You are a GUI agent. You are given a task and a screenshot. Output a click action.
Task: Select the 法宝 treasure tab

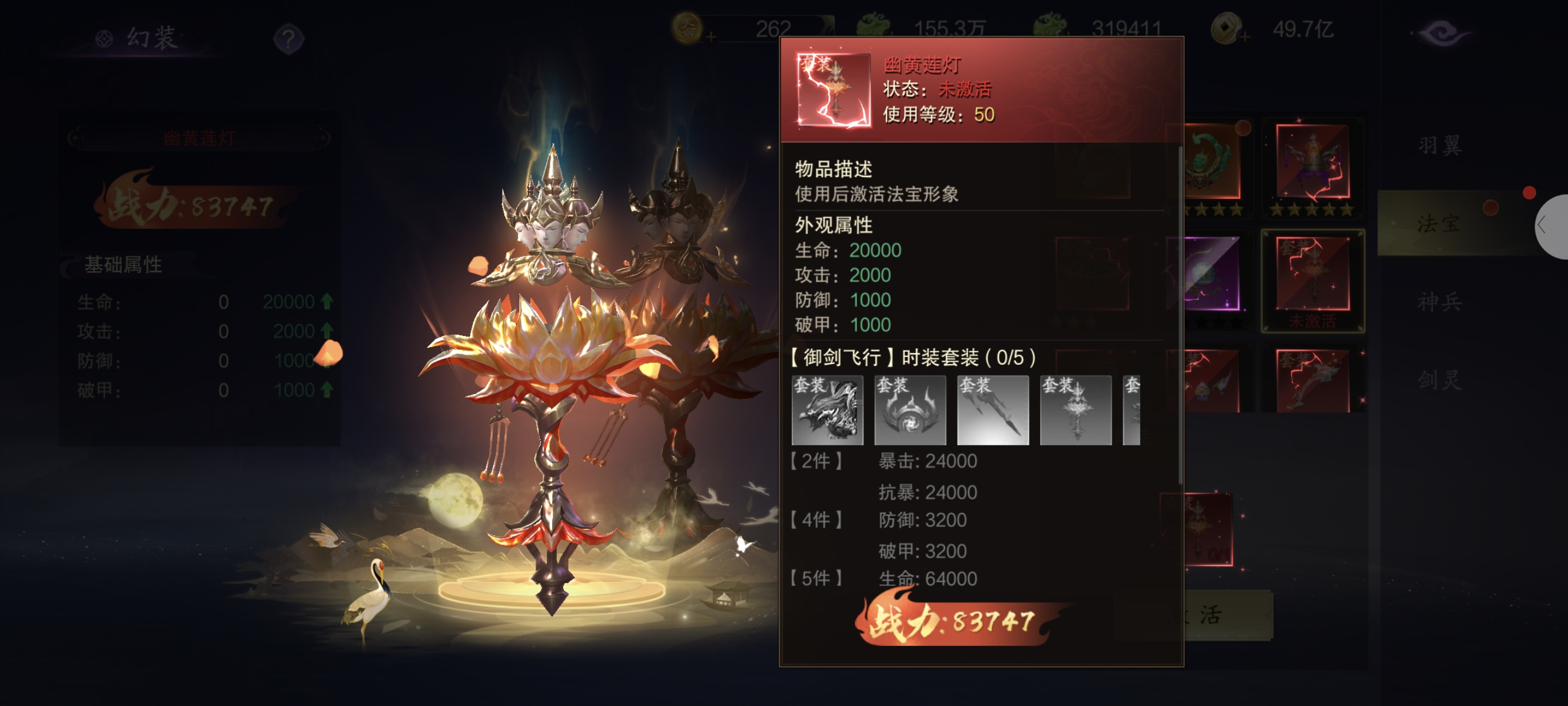point(1439,224)
